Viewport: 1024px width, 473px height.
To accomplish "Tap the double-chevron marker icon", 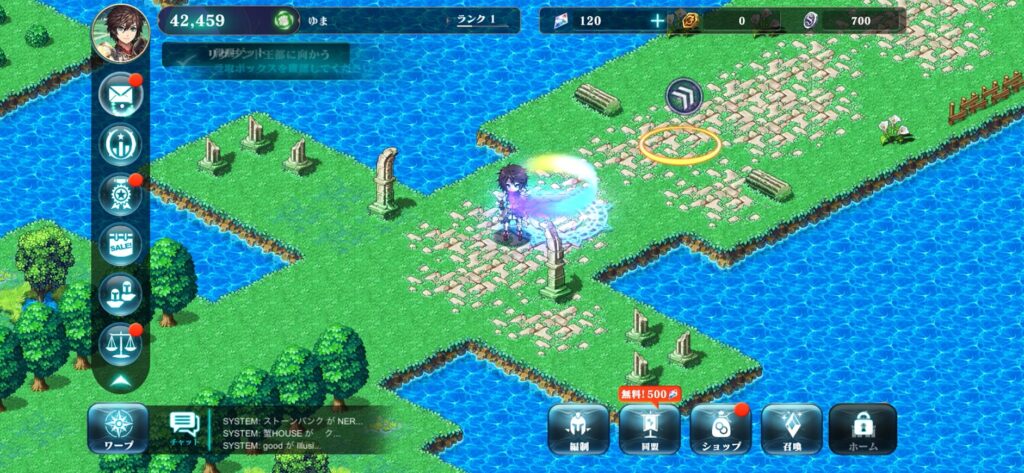I will click(x=684, y=96).
